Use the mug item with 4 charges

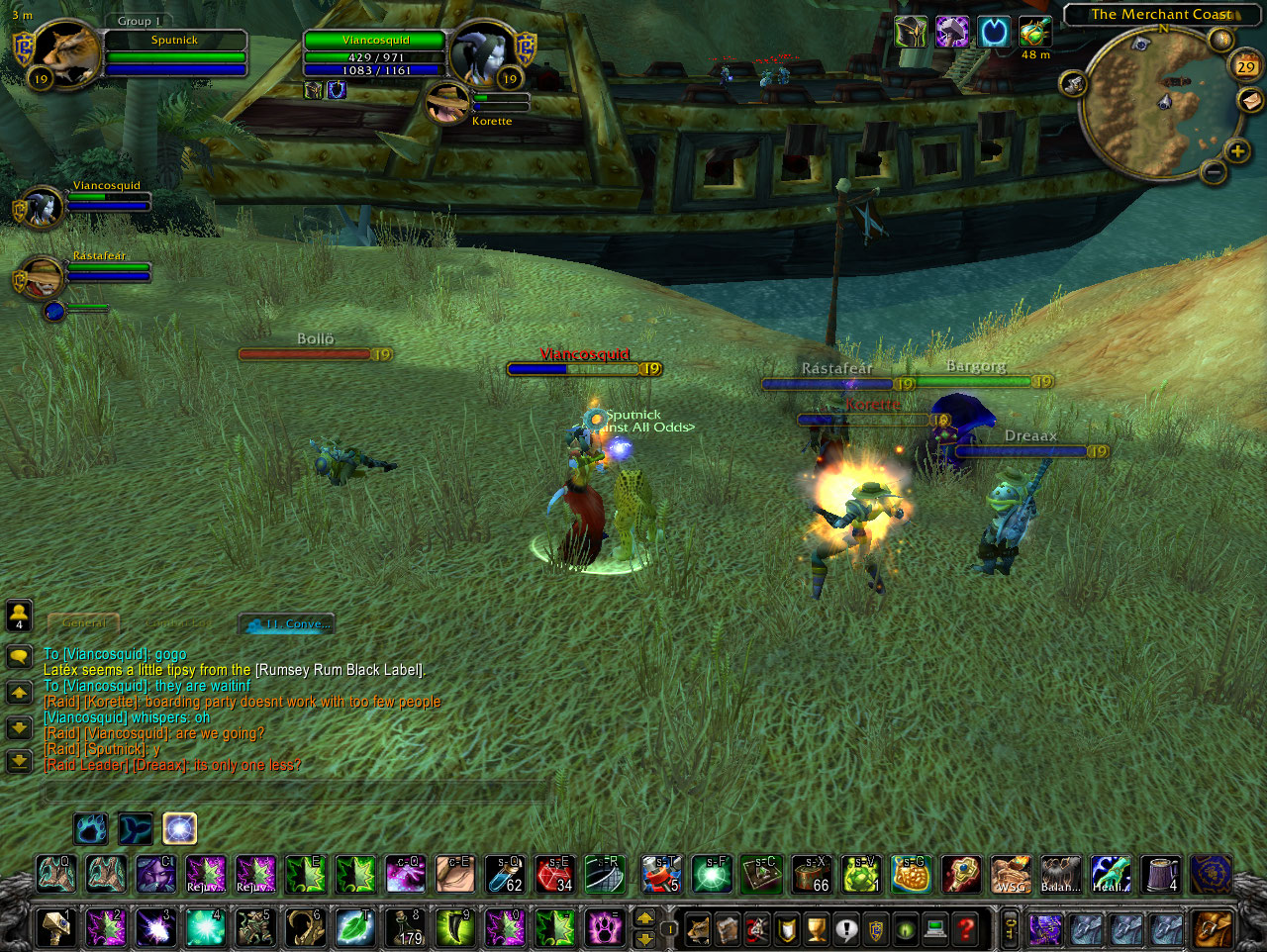point(1162,875)
